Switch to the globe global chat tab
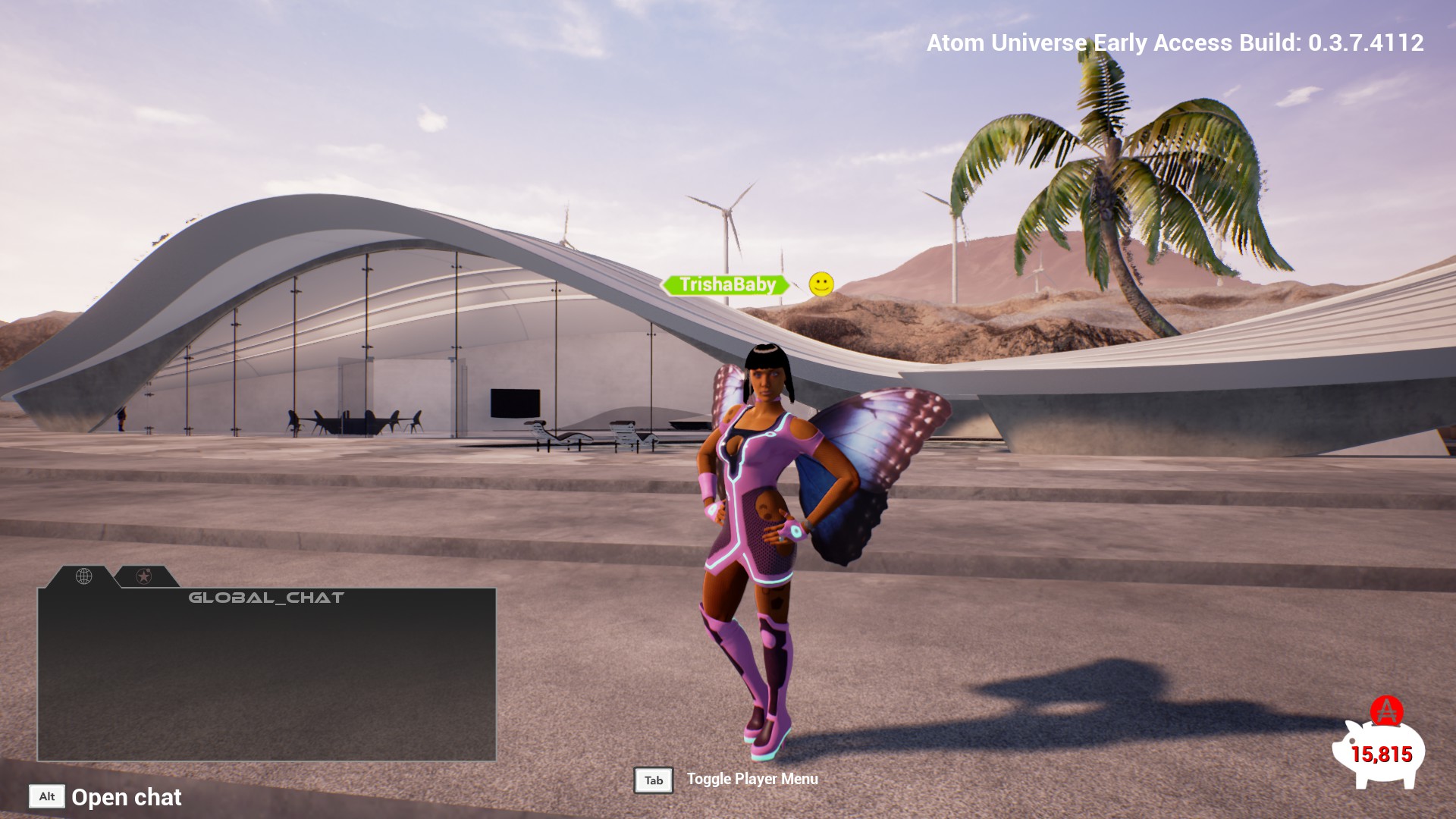The image size is (1456, 819). point(84,577)
